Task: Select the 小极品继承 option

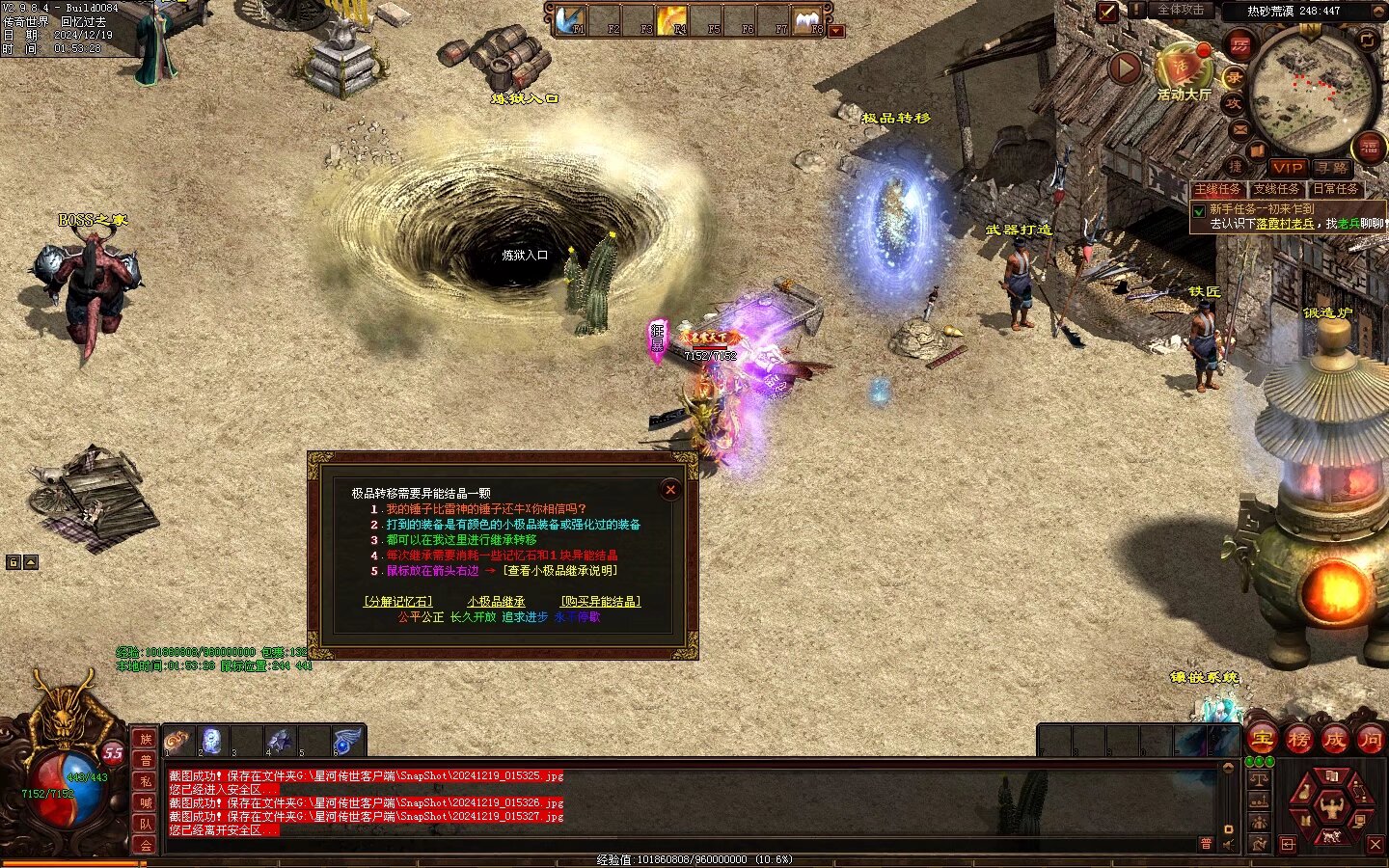Action: point(496,602)
